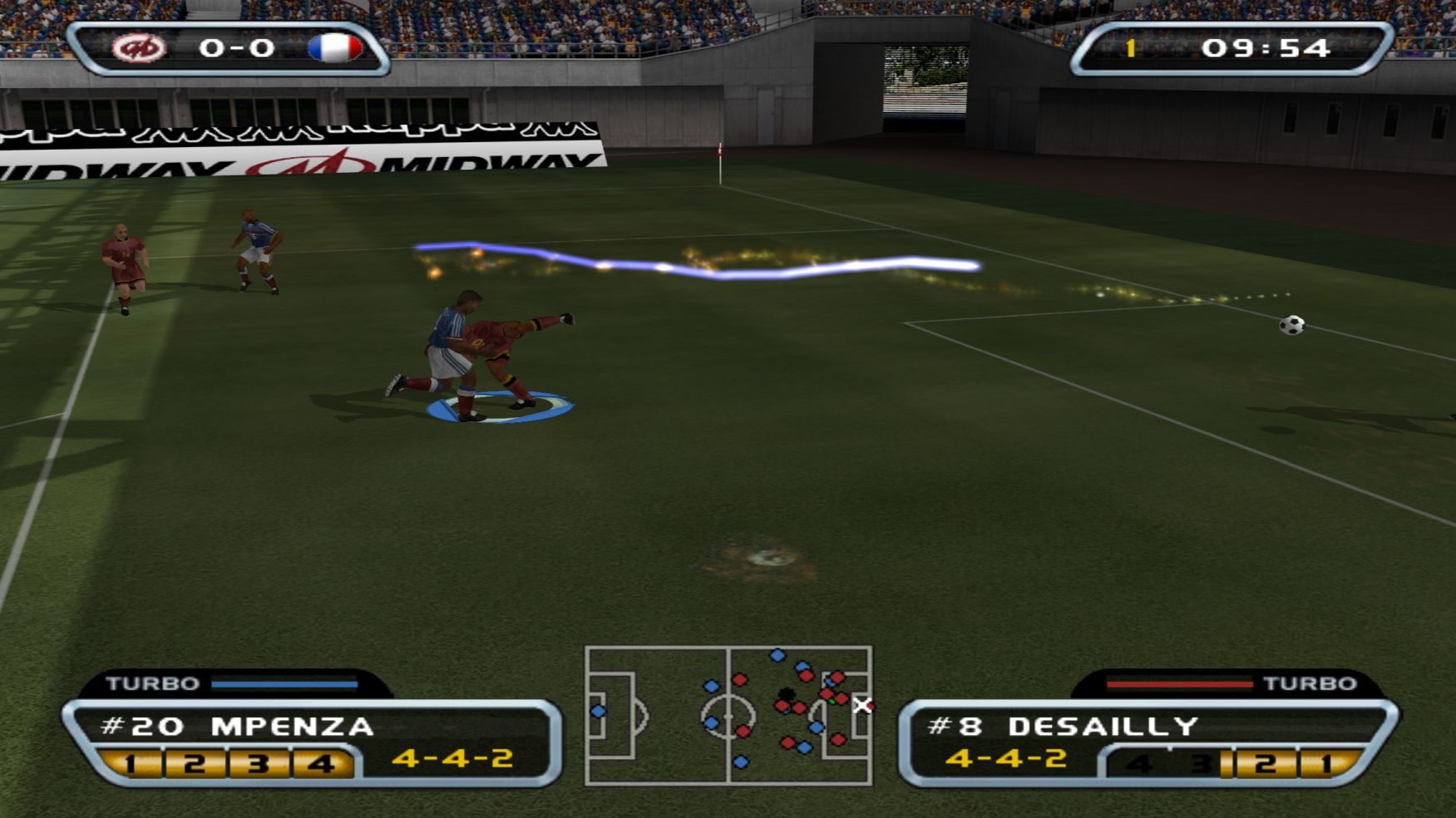Click segment 4 on Mpenza's panel
Screen dimensions: 1456x818
pos(321,762)
